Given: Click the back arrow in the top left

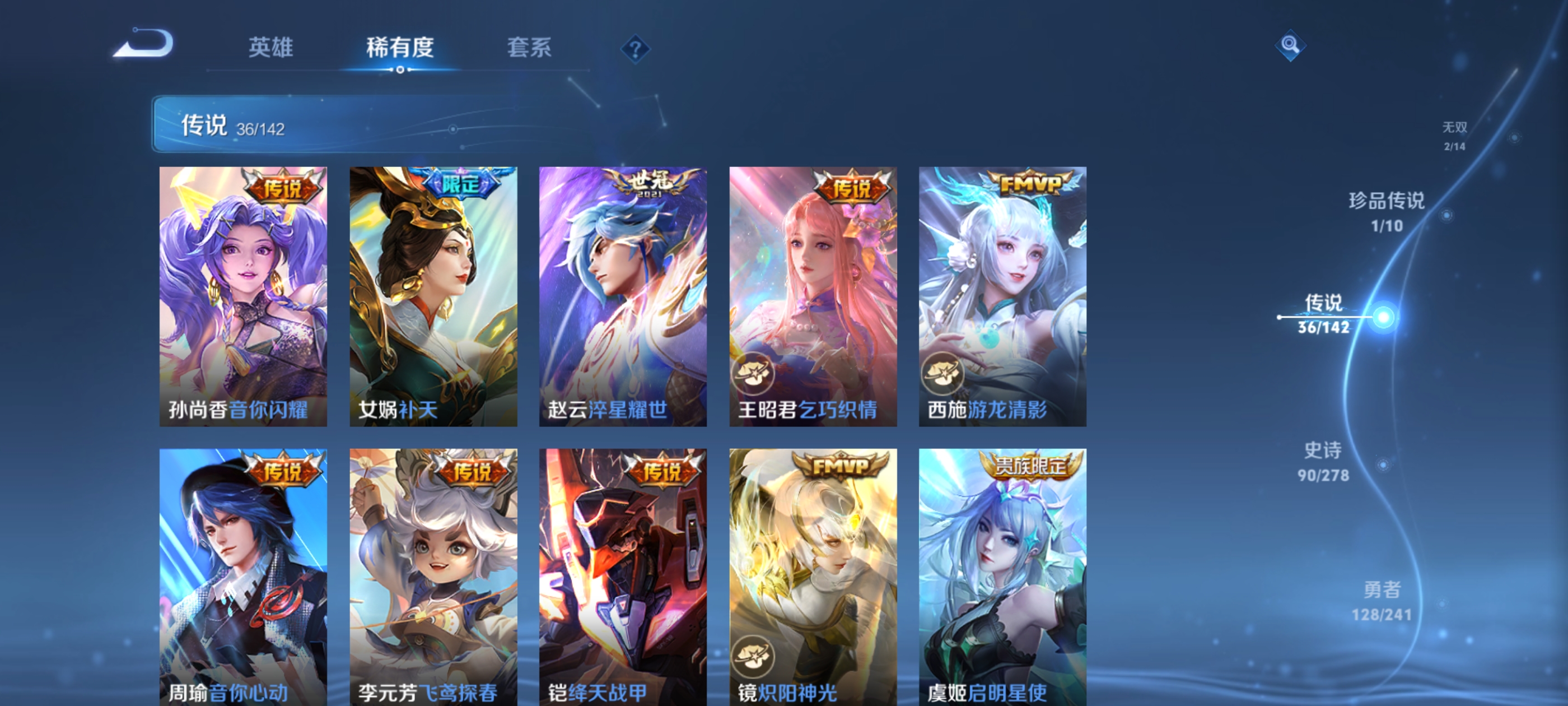Looking at the screenshot, I should (143, 43).
